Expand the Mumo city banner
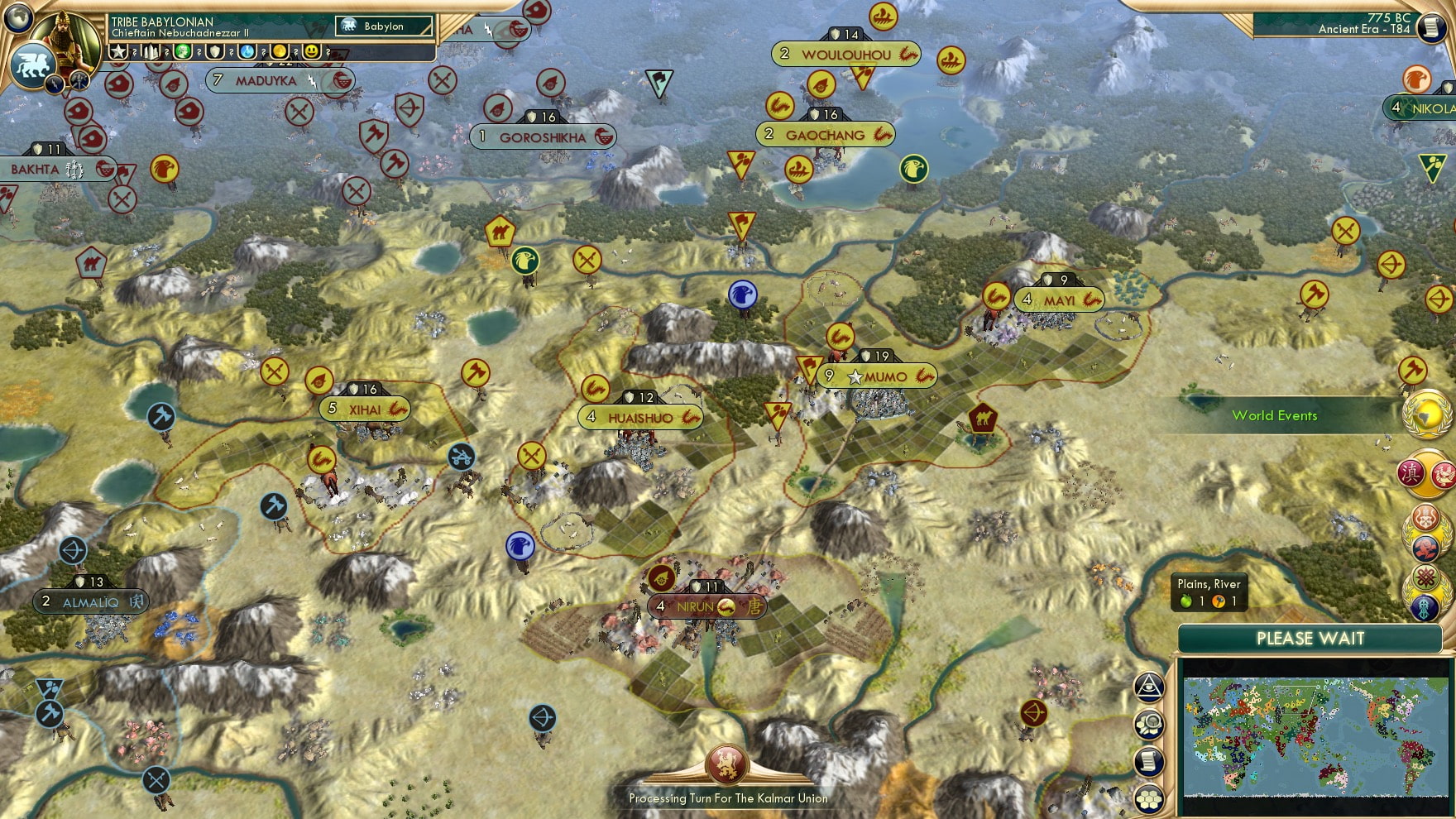The height and width of the screenshot is (819, 1456). 876,376
